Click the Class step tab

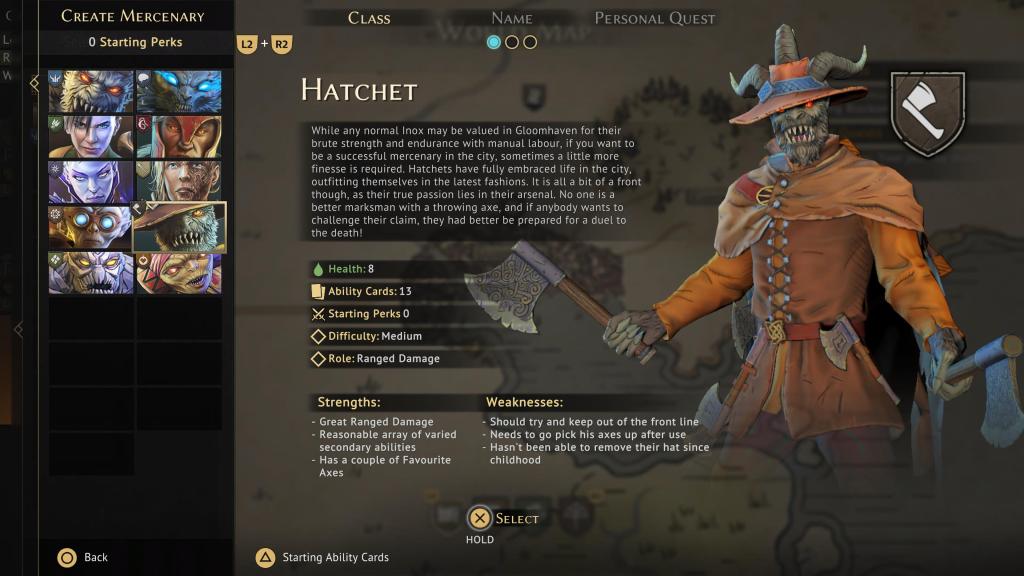[x=369, y=18]
